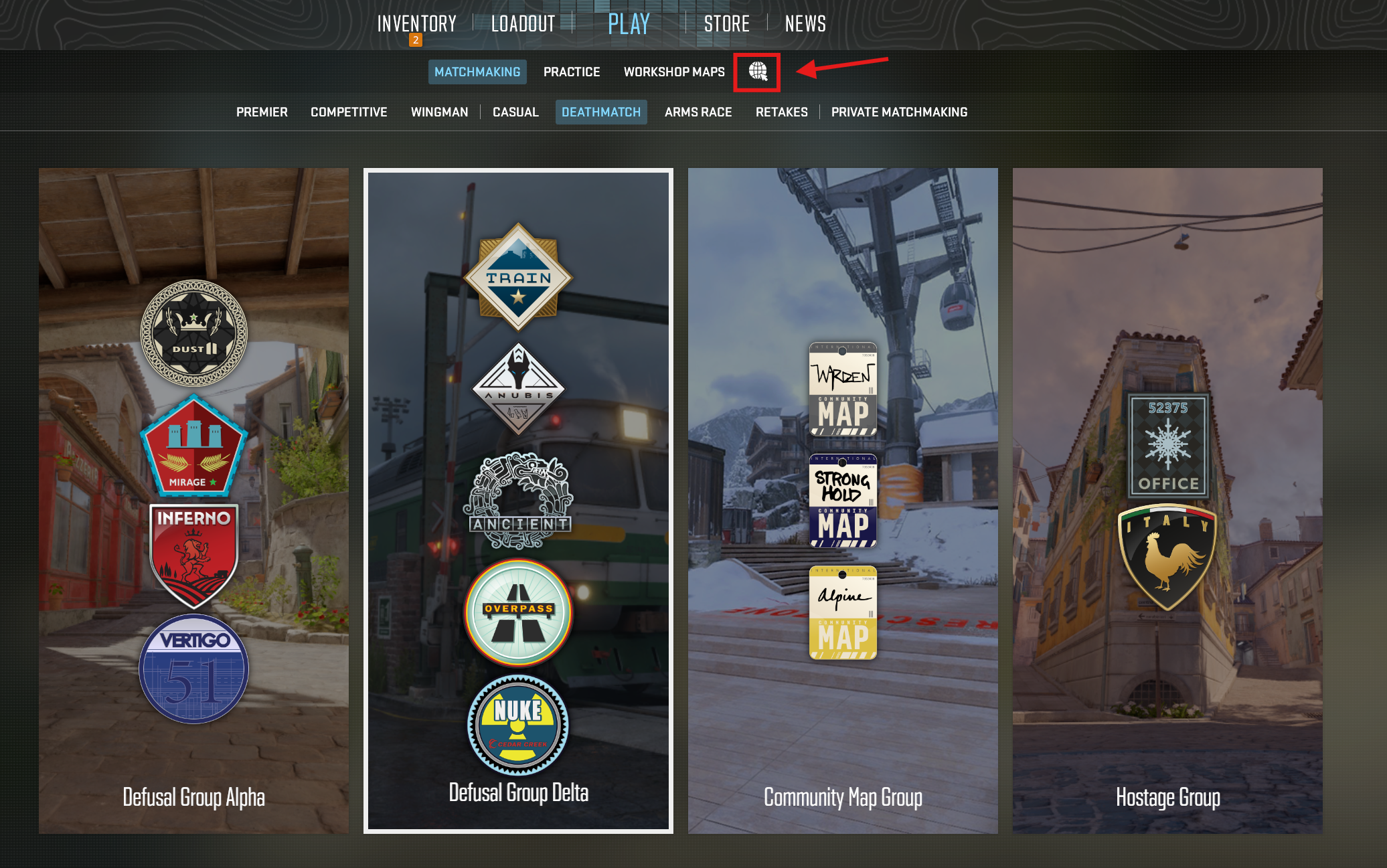This screenshot has height=868, width=1387.
Task: Switch to the Practice tab
Action: (x=572, y=72)
